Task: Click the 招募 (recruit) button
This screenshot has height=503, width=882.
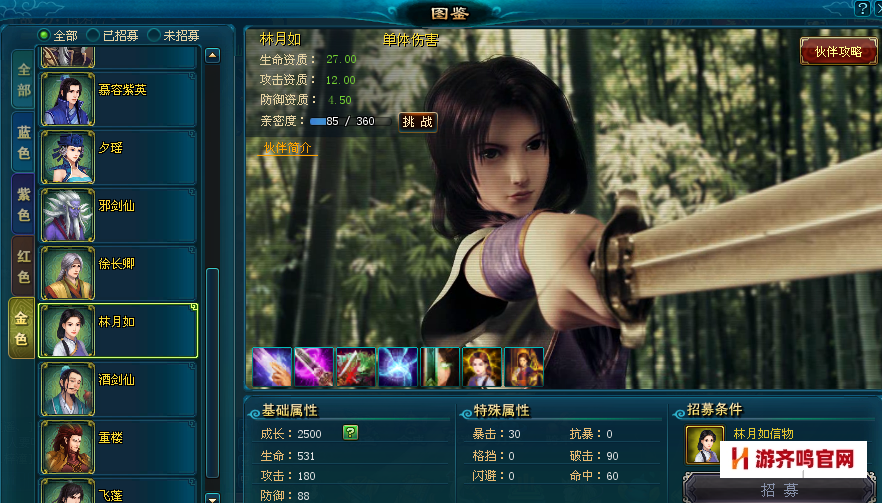Action: (x=780, y=489)
